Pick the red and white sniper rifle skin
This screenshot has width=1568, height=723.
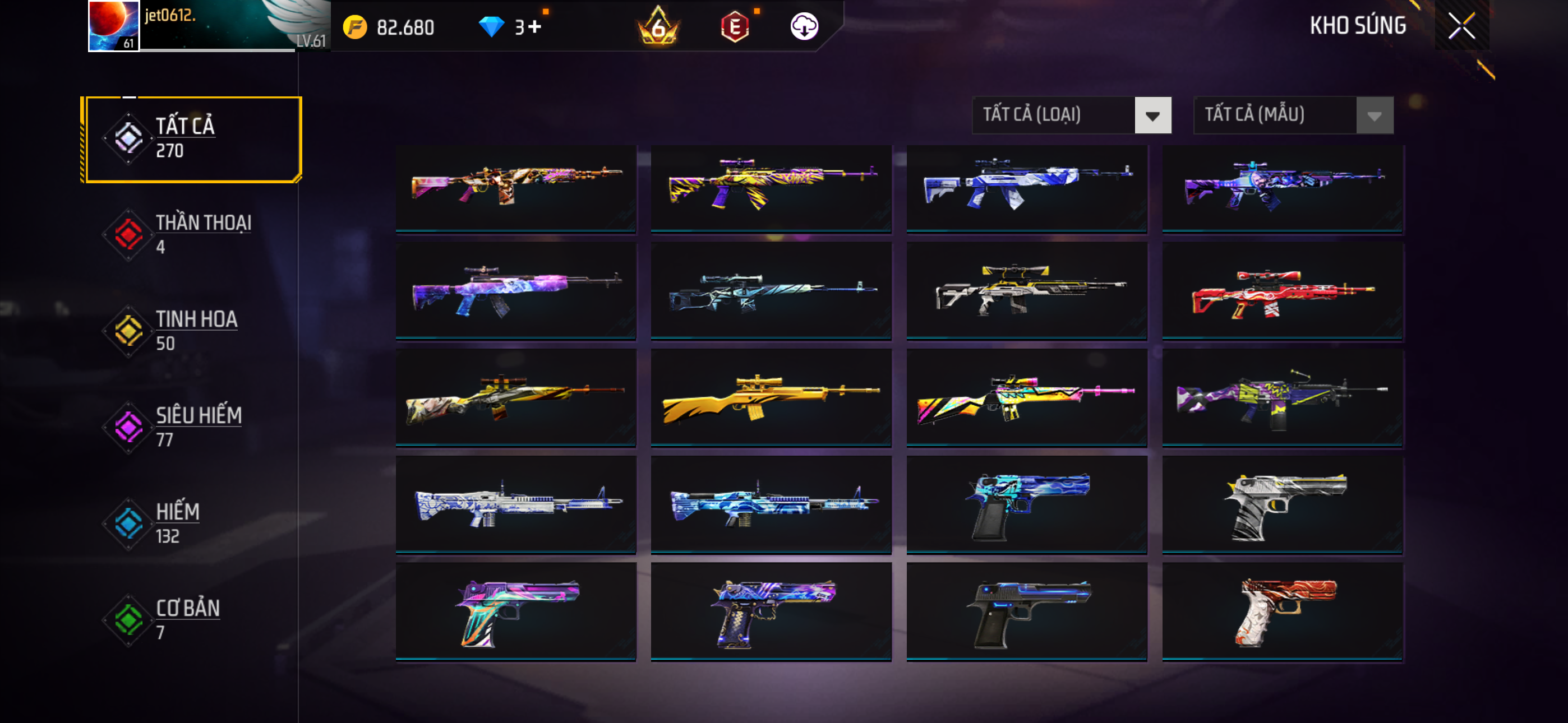tap(1282, 290)
